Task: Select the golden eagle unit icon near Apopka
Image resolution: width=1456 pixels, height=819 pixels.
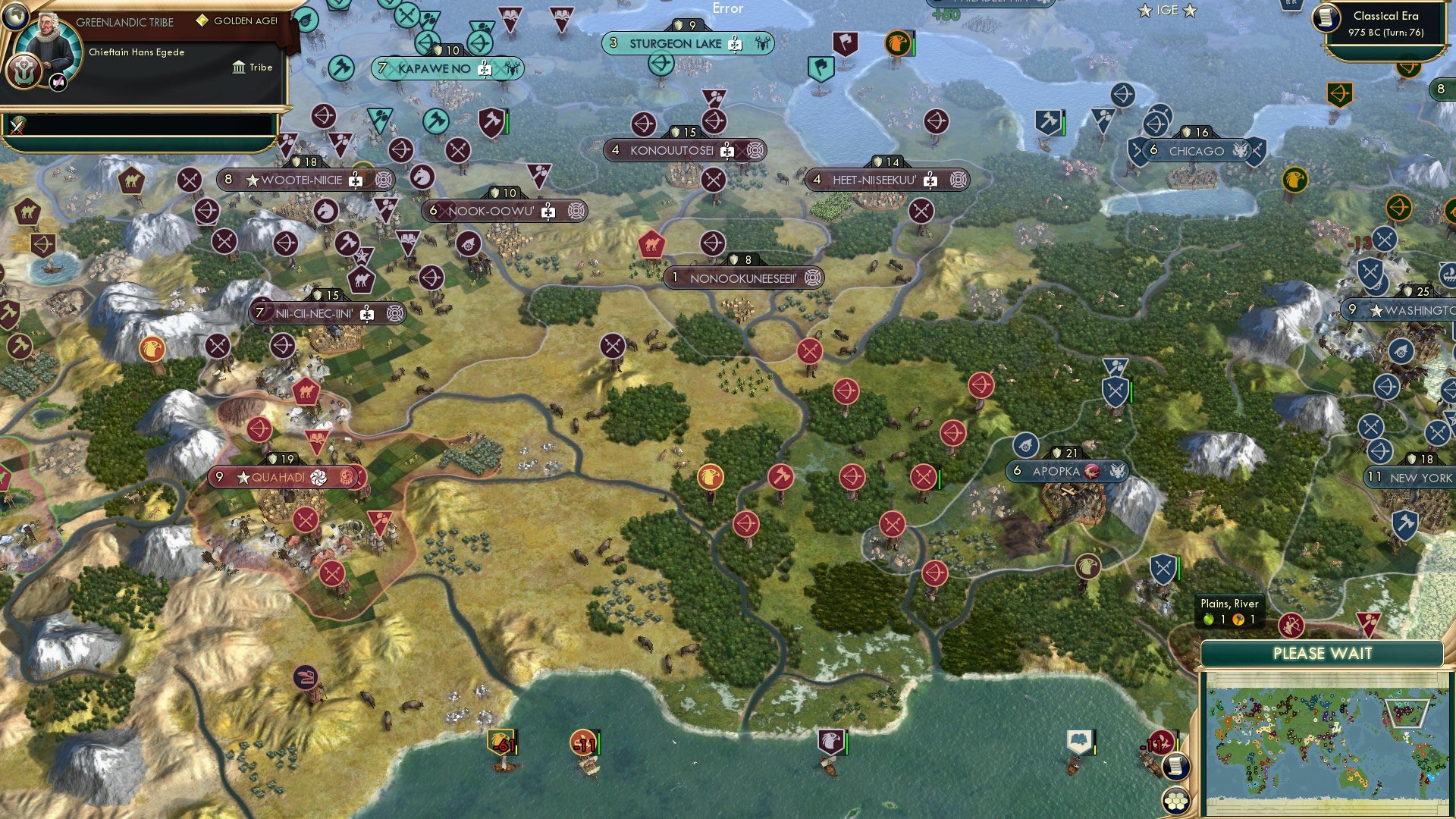Action: pyautogui.click(x=1089, y=565)
